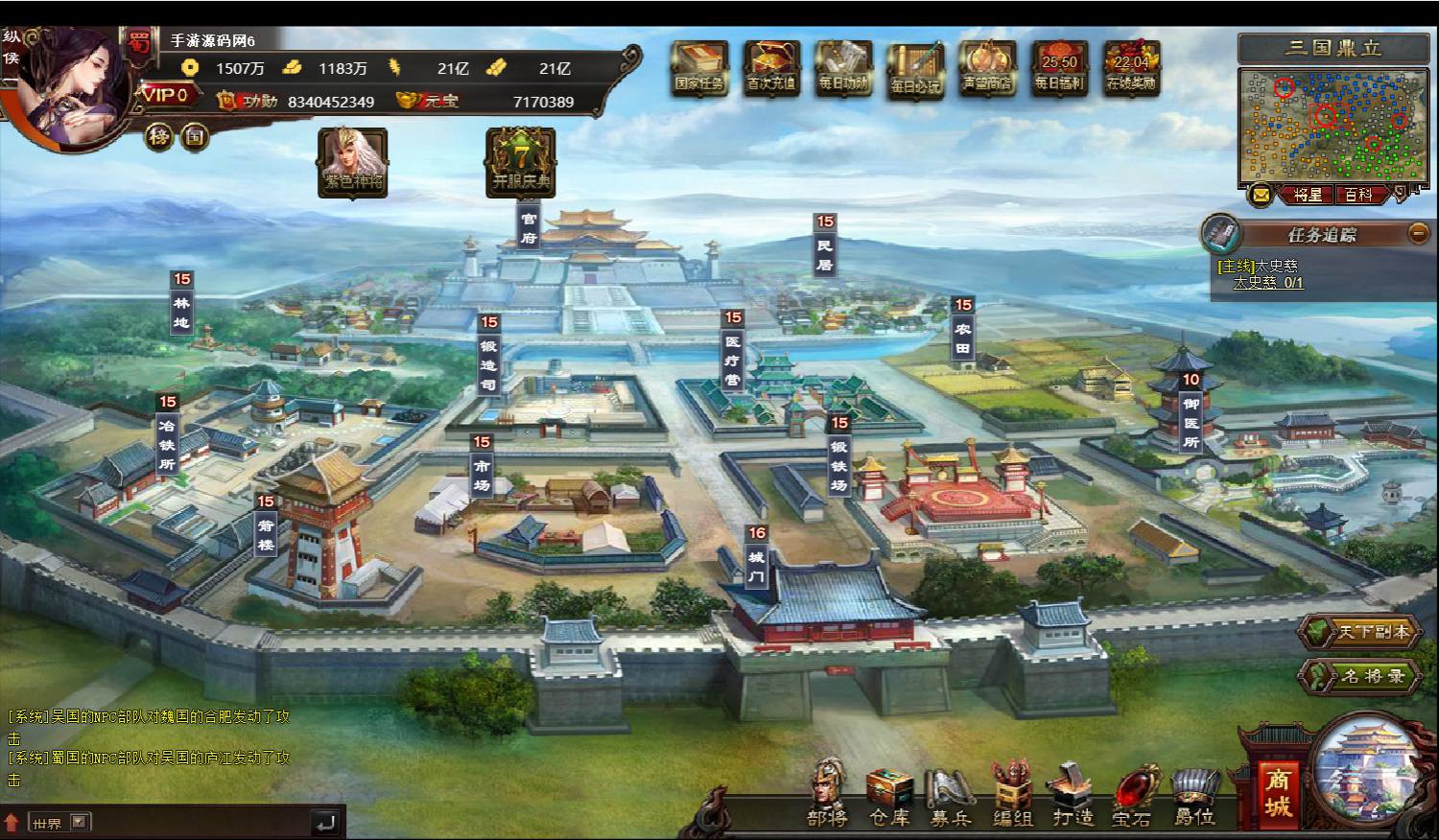1439x840 pixels.
Task: Show the 部将 generals menu
Action: pyautogui.click(x=827, y=794)
